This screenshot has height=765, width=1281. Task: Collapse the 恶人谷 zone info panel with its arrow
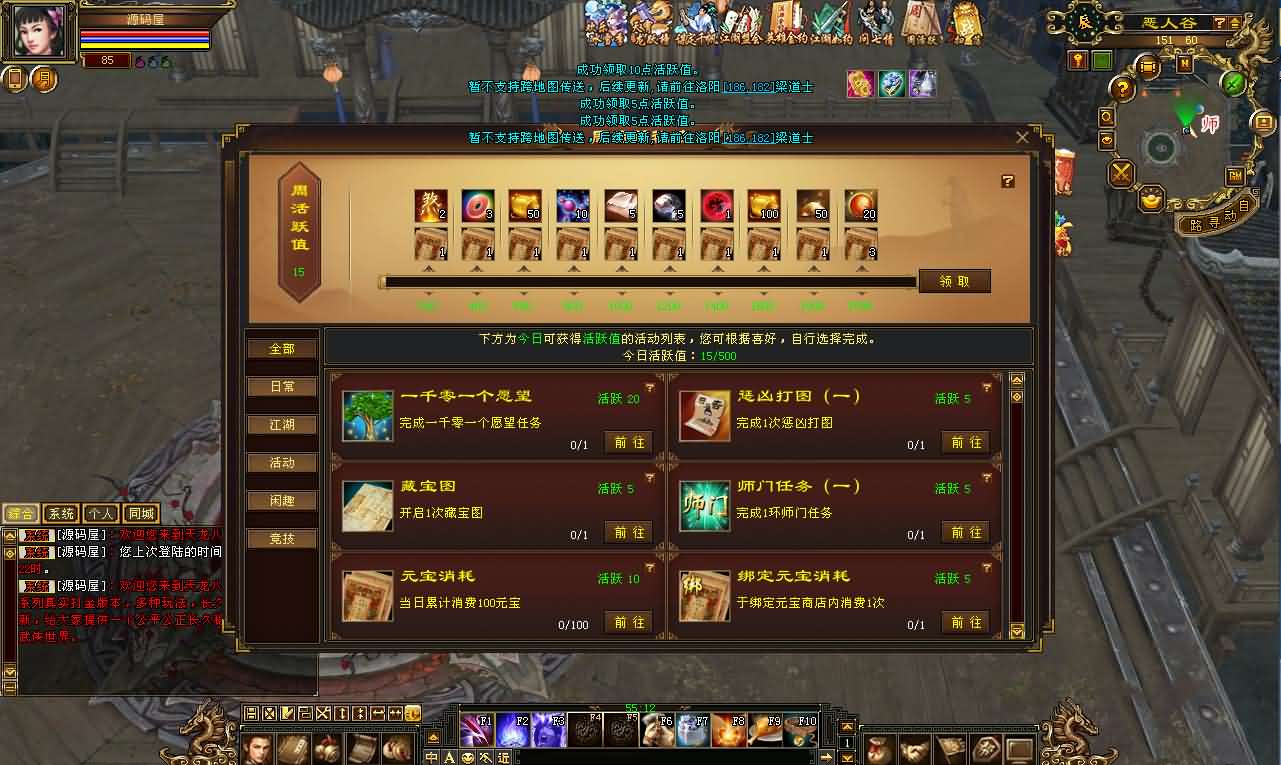[x=1235, y=23]
